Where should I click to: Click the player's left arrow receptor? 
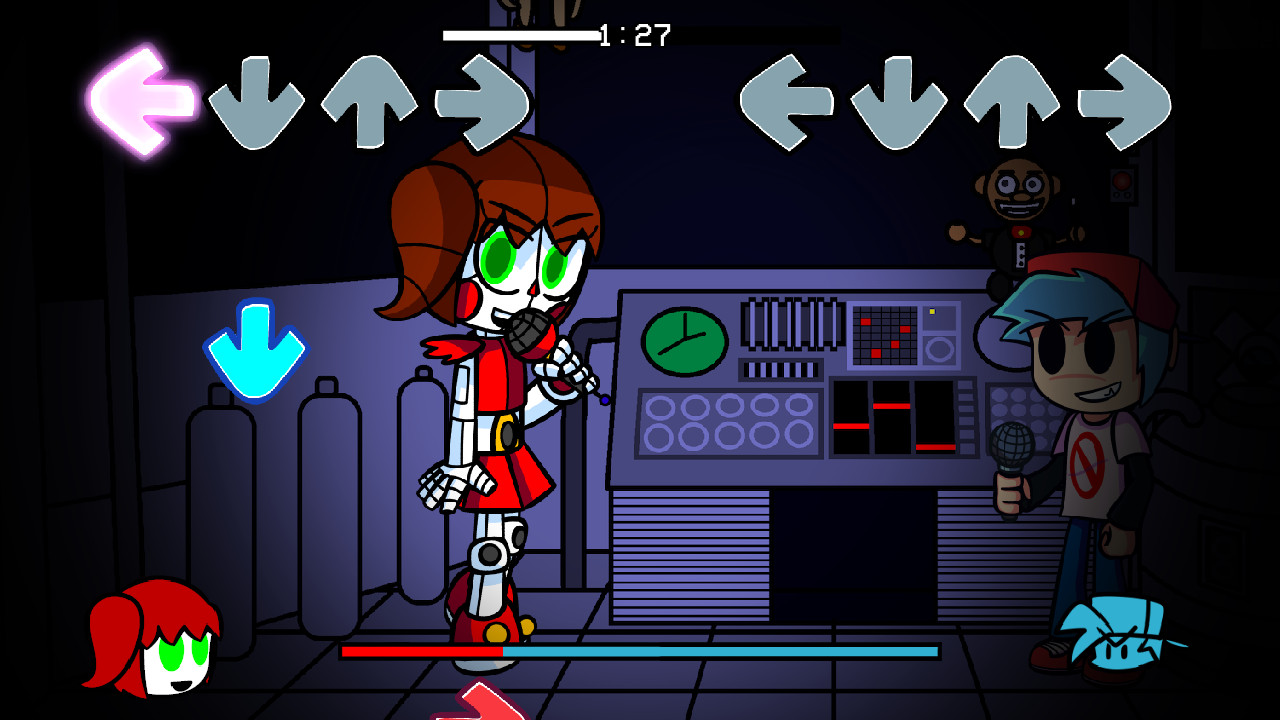pos(790,100)
